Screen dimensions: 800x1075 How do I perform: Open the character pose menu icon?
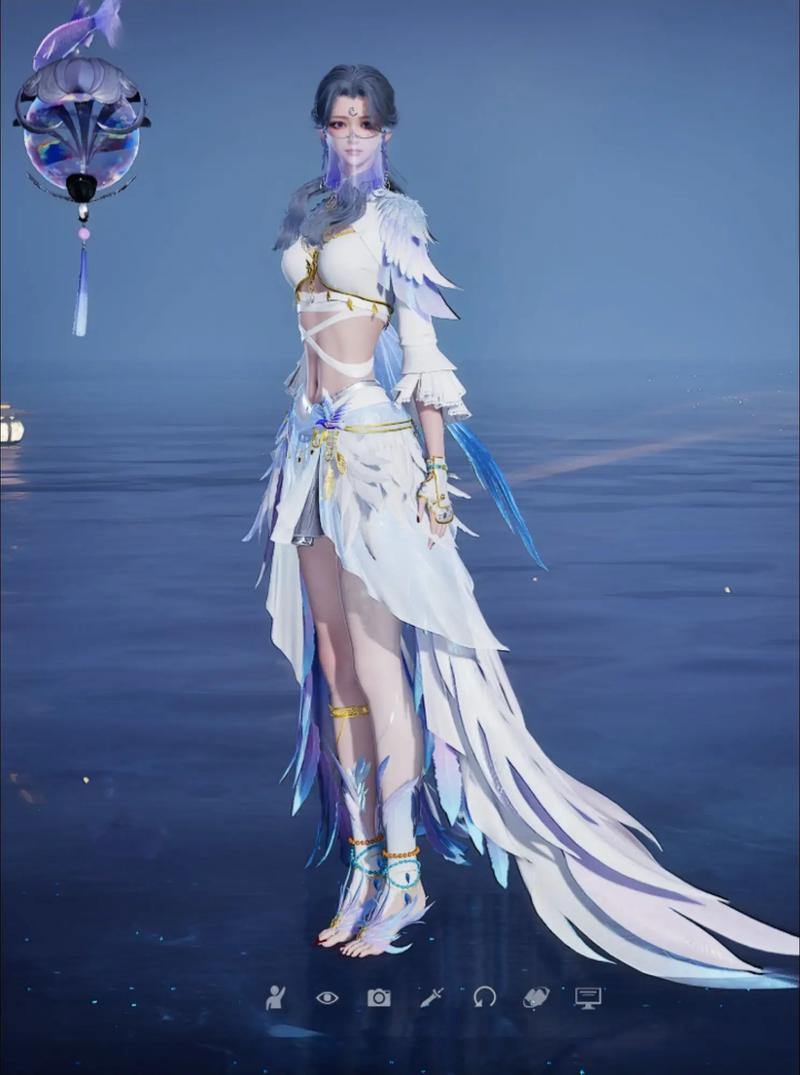tap(275, 996)
